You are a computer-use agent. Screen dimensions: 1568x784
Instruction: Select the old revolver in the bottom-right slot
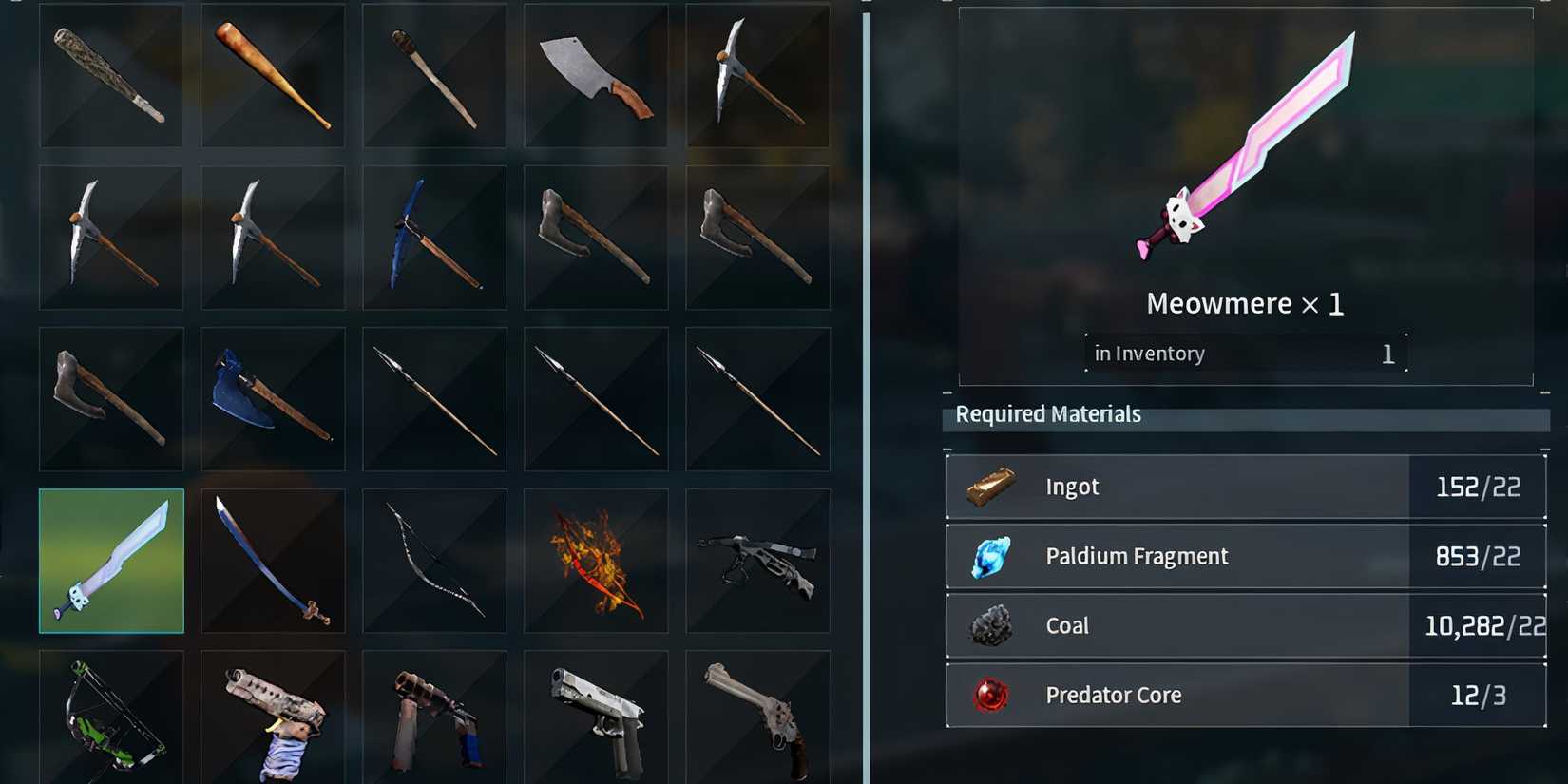757,717
